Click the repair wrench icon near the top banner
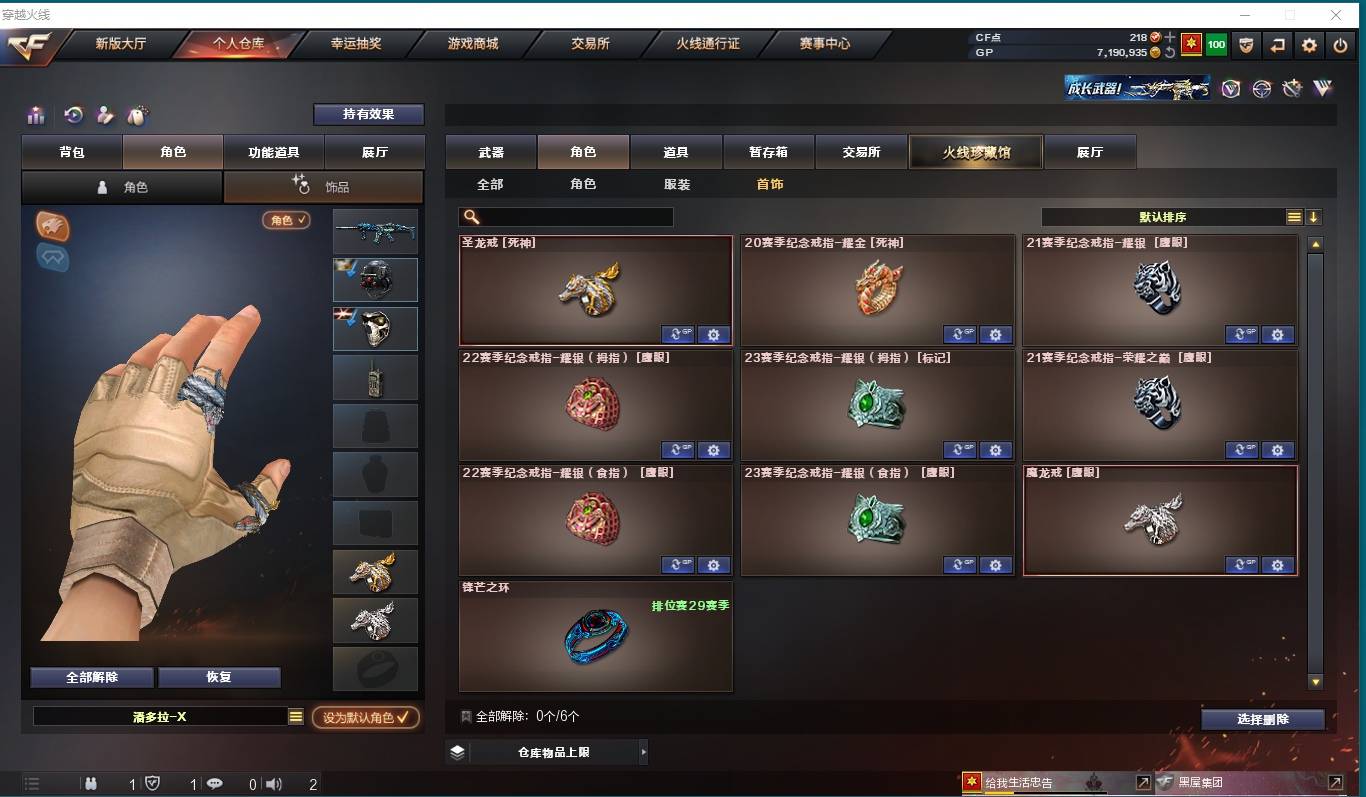Screen dimensions: 1366x797 click(1290, 89)
